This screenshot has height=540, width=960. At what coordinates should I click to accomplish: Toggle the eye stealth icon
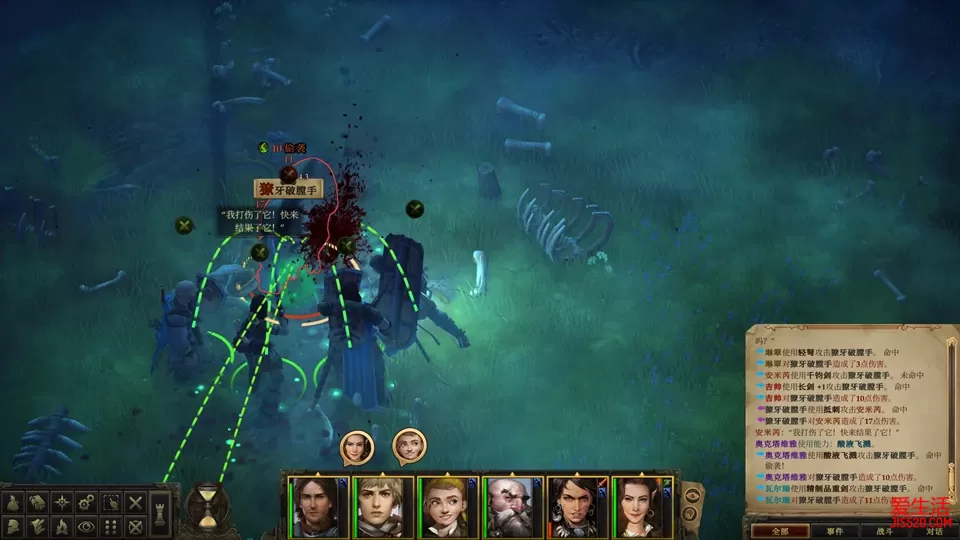click(86, 526)
